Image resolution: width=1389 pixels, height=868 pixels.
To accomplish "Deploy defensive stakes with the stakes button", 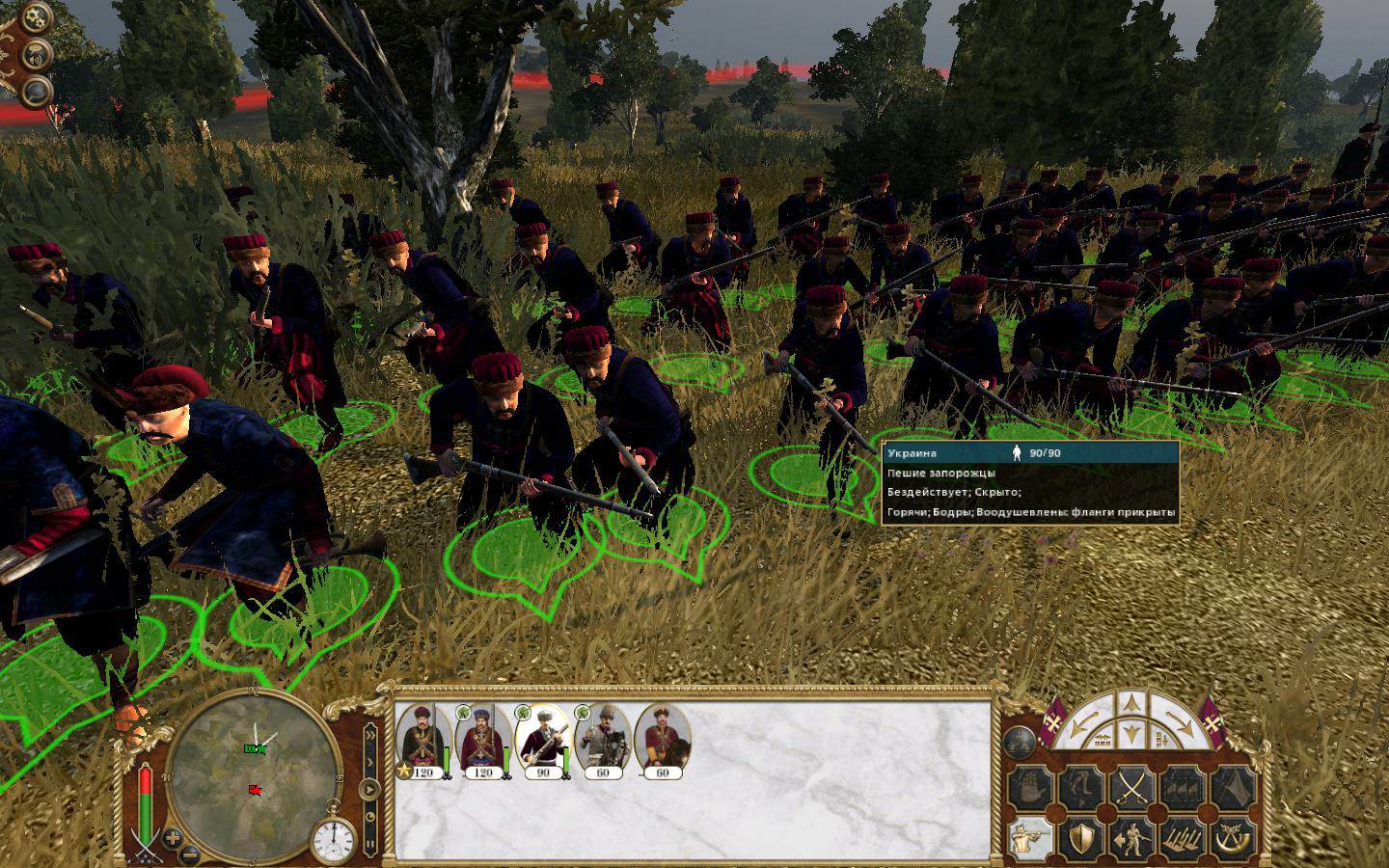I will [x=1183, y=838].
